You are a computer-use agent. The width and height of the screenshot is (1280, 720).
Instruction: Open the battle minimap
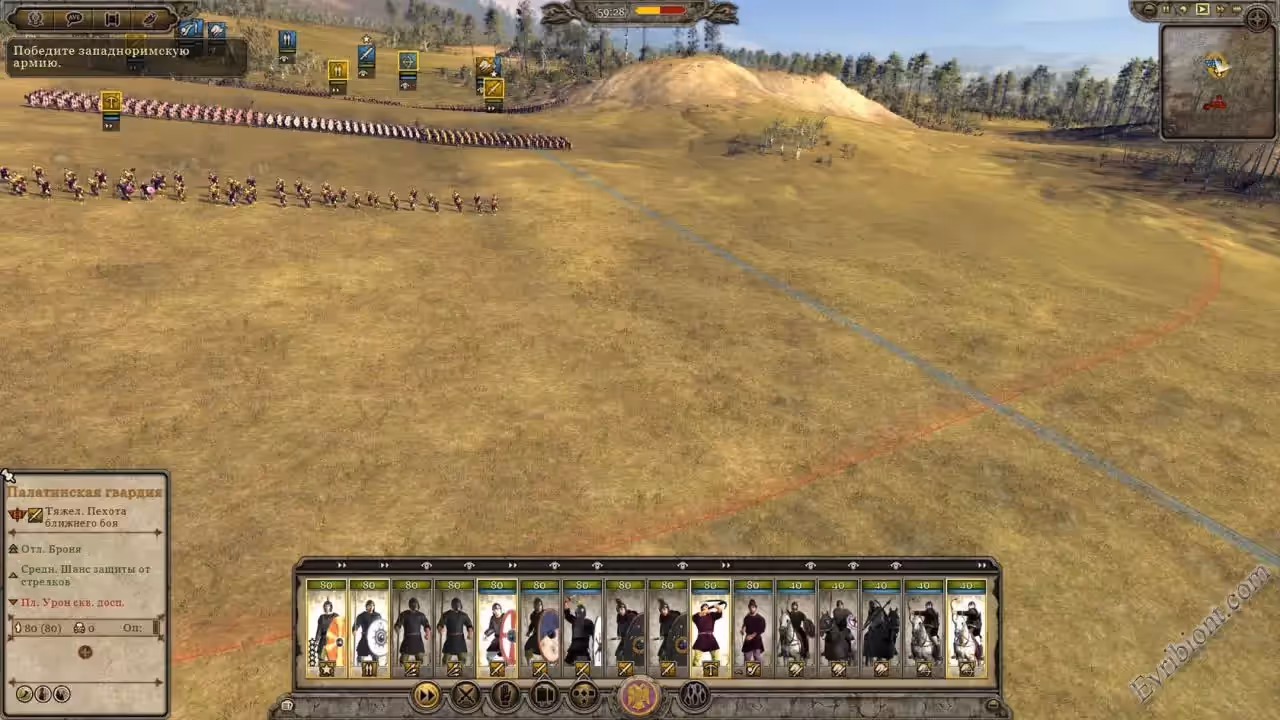coord(1215,82)
